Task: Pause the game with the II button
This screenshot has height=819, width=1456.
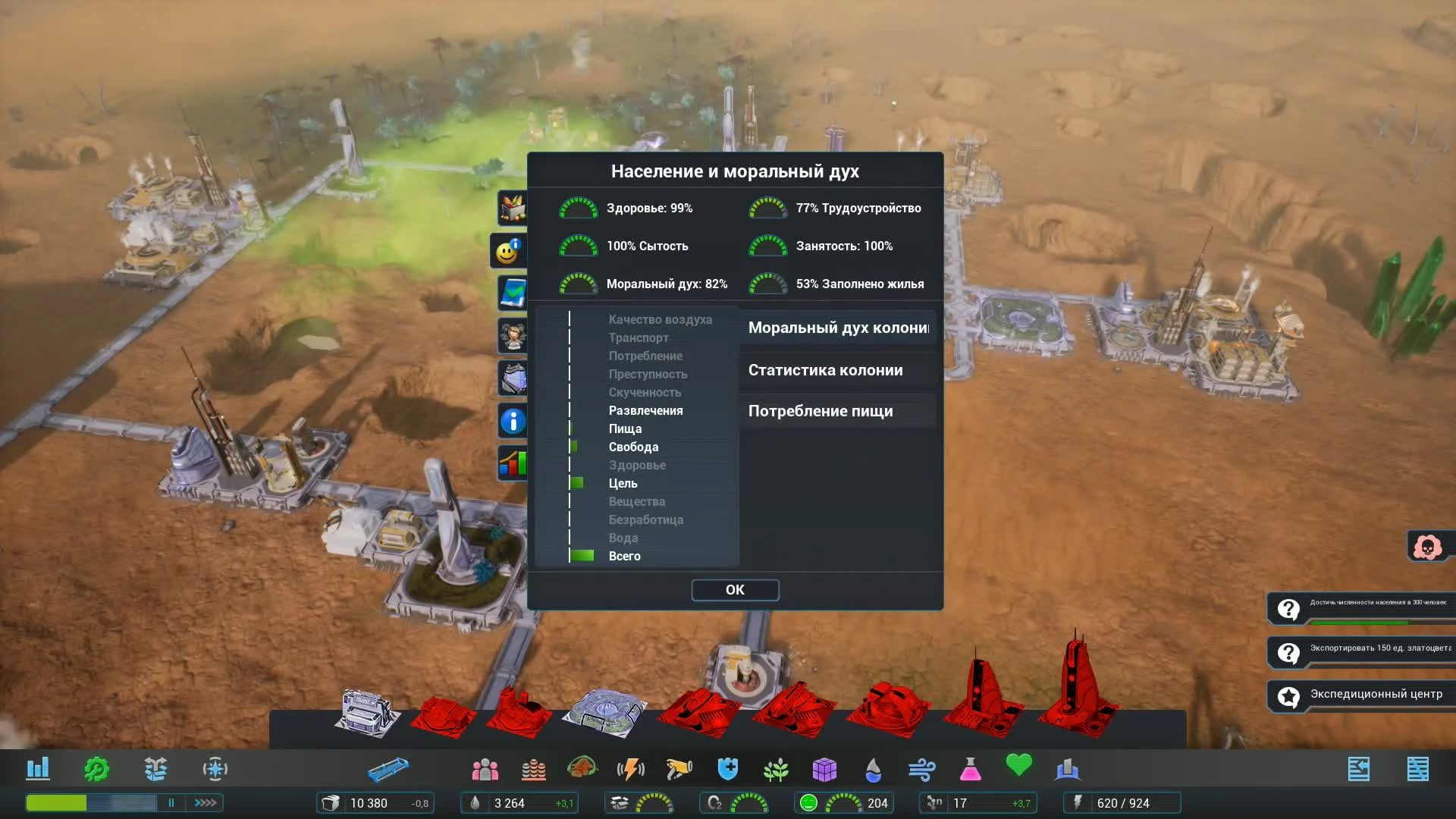Action: coord(171,802)
